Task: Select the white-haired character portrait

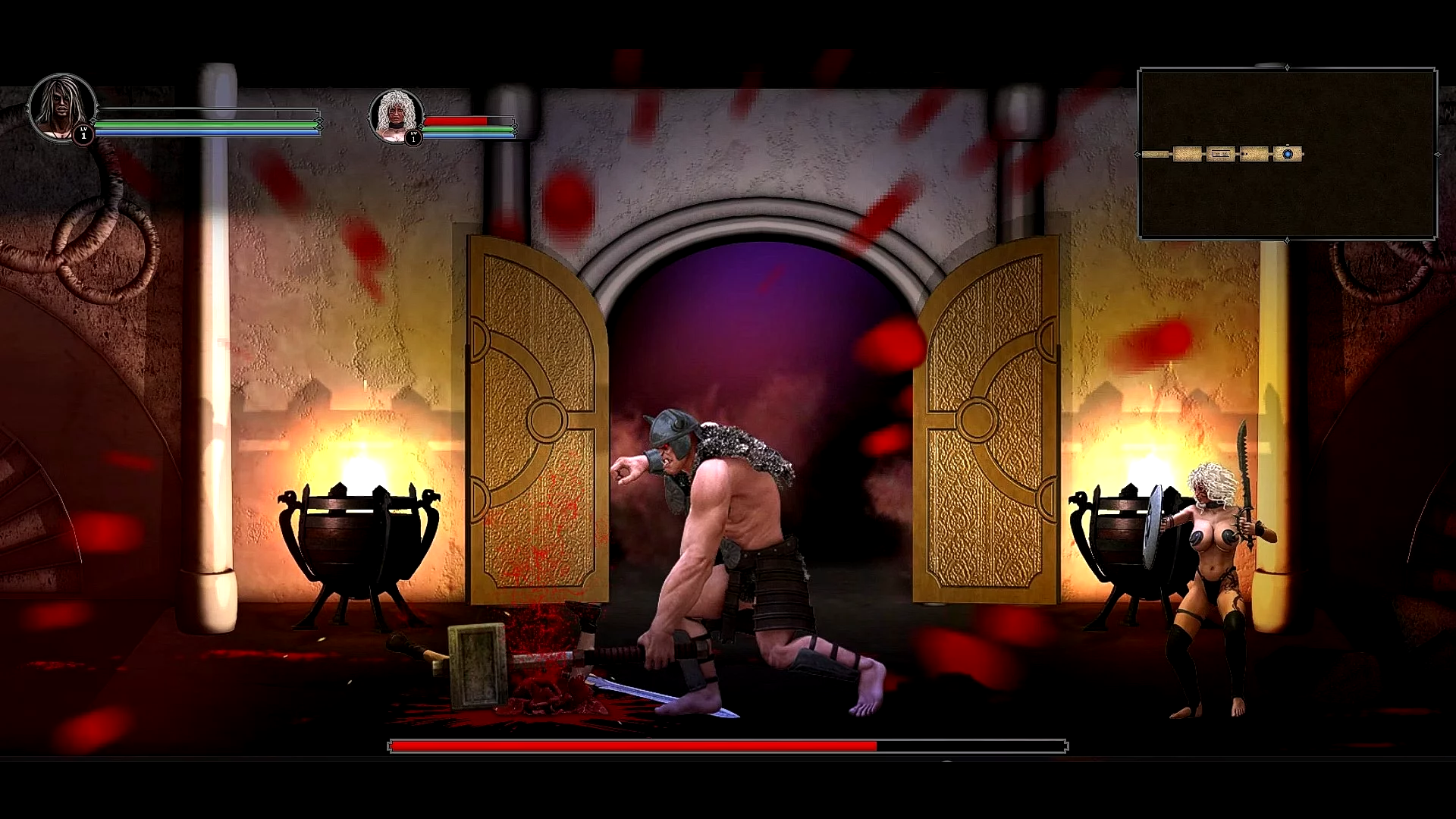Action: click(396, 115)
